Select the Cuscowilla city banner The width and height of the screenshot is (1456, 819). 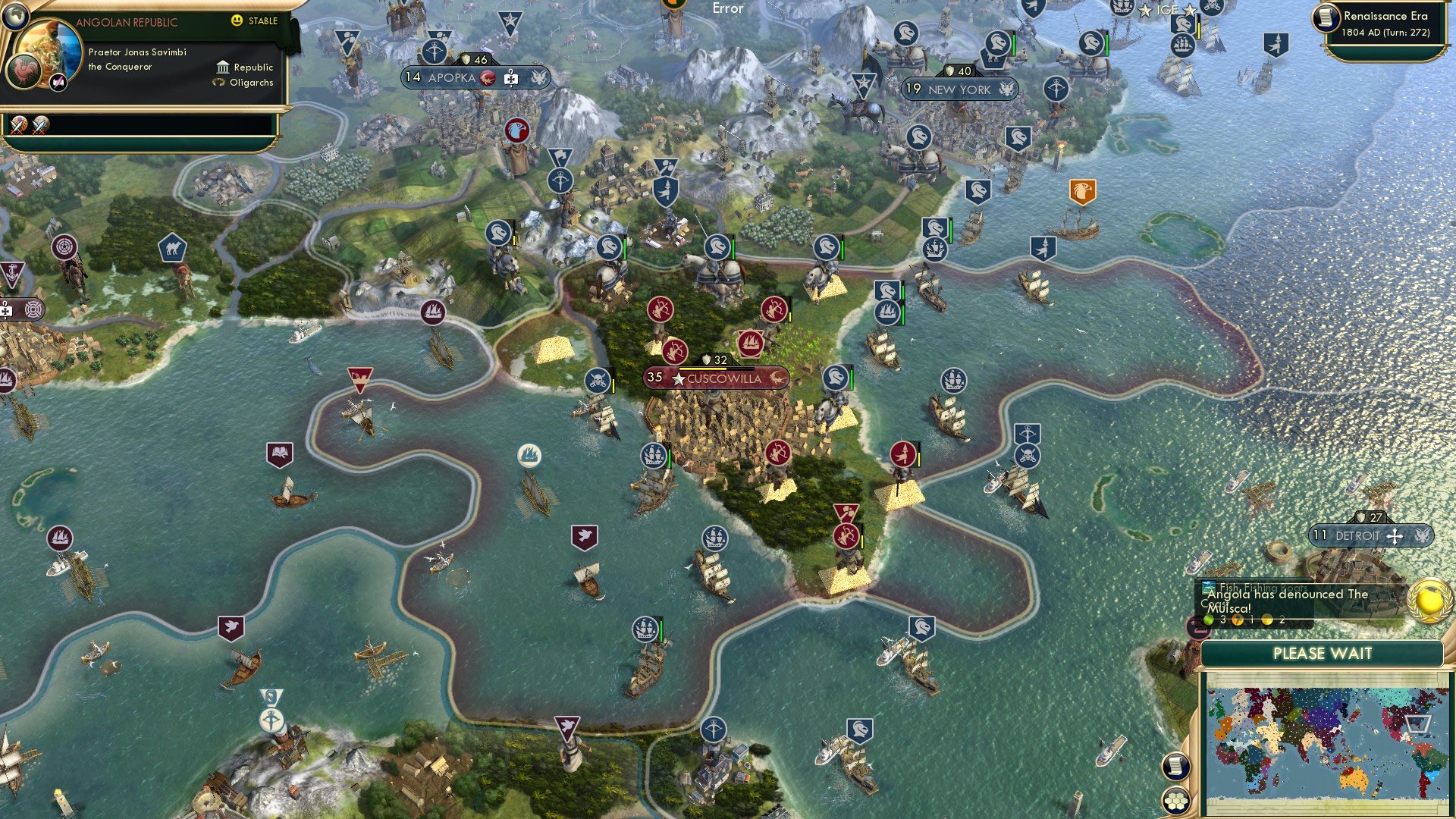point(717,378)
